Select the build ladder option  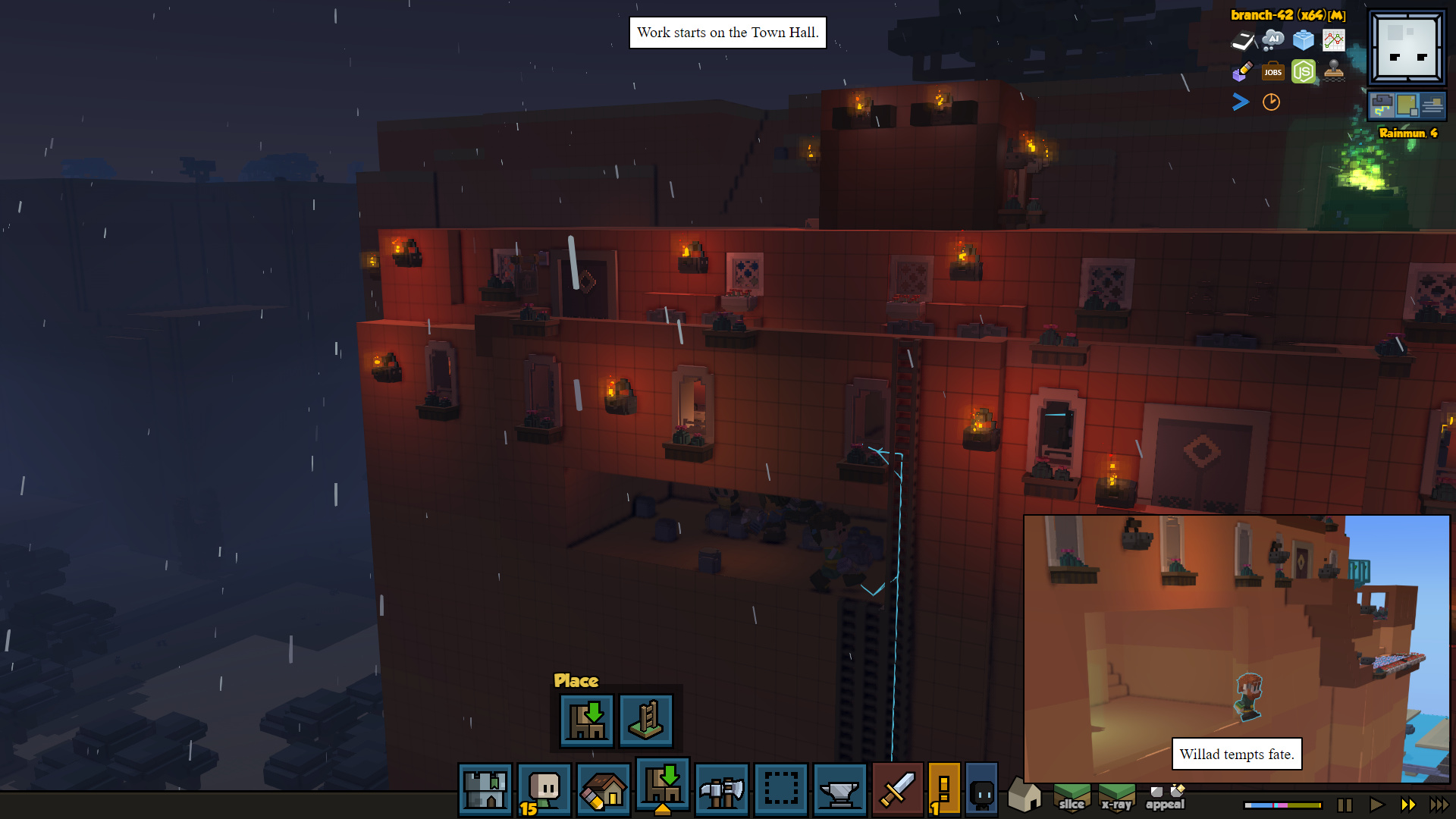[x=646, y=720]
